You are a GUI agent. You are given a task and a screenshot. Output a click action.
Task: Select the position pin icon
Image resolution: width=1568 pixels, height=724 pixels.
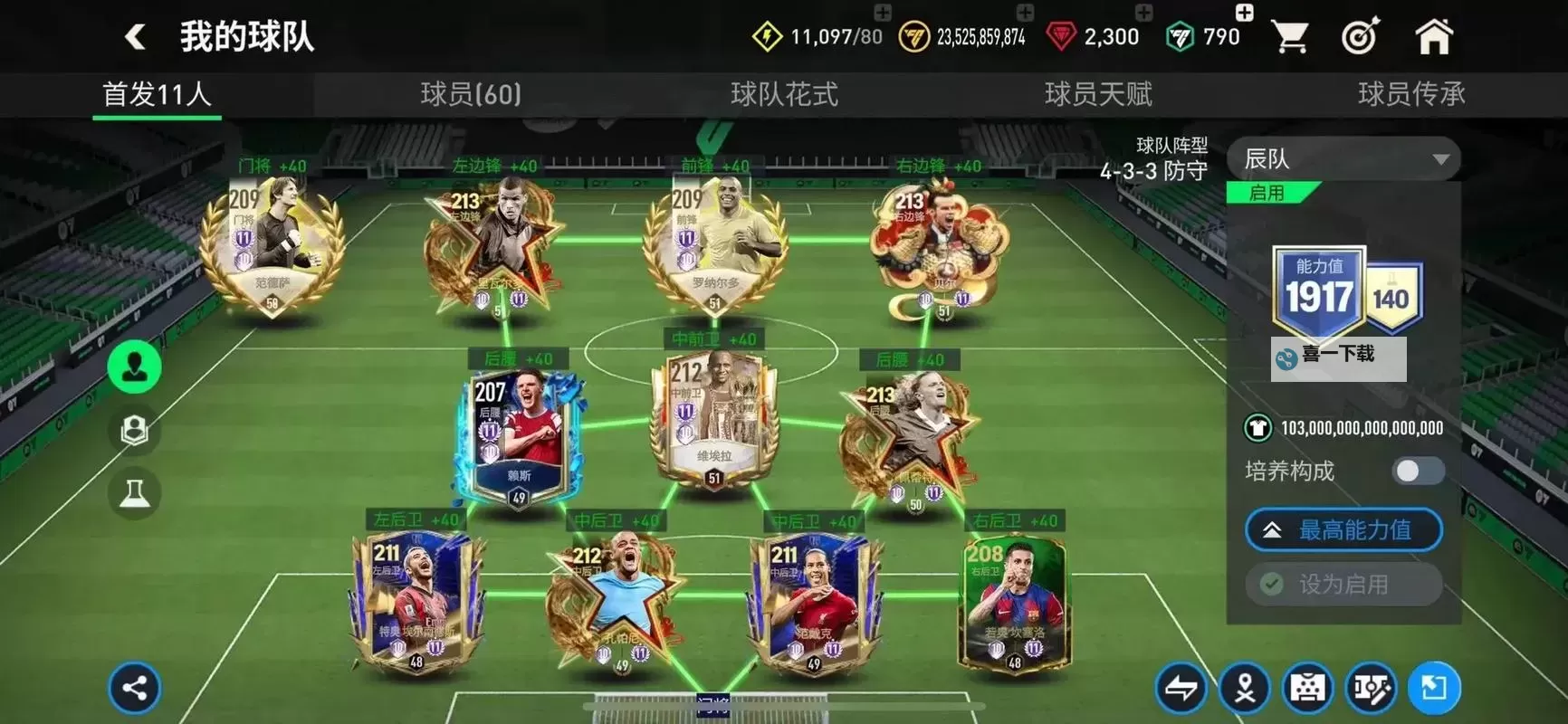(x=1245, y=688)
